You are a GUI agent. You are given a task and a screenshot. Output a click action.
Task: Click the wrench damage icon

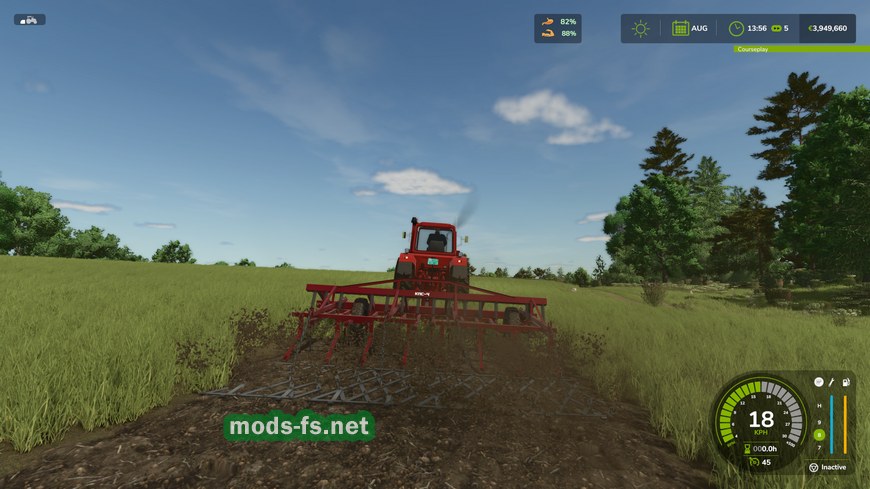point(831,382)
